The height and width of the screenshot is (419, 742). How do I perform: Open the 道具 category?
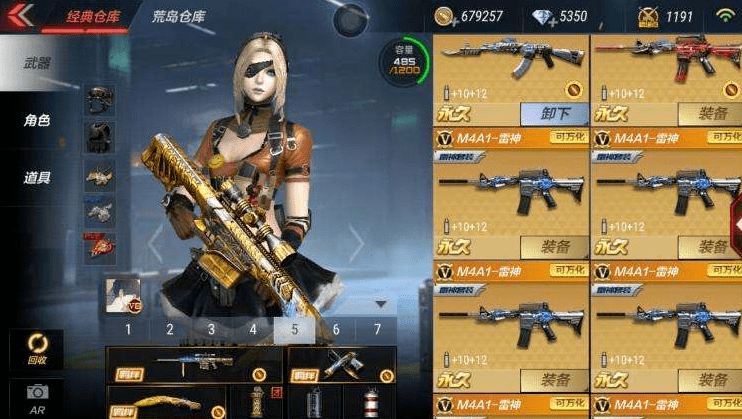point(38,178)
